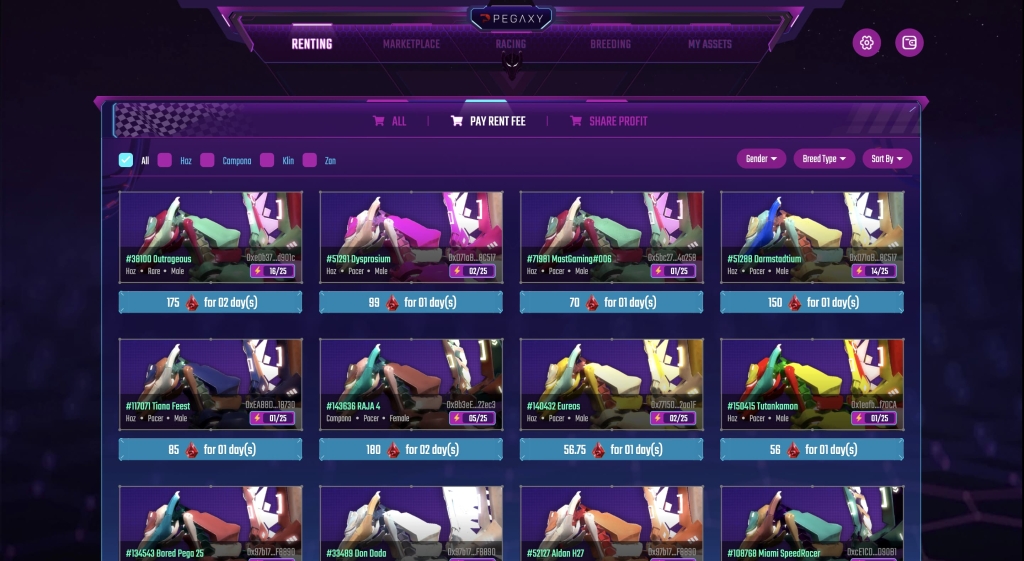Viewport: 1024px width, 561px height.
Task: Open the Sort By dropdown
Action: 887,159
